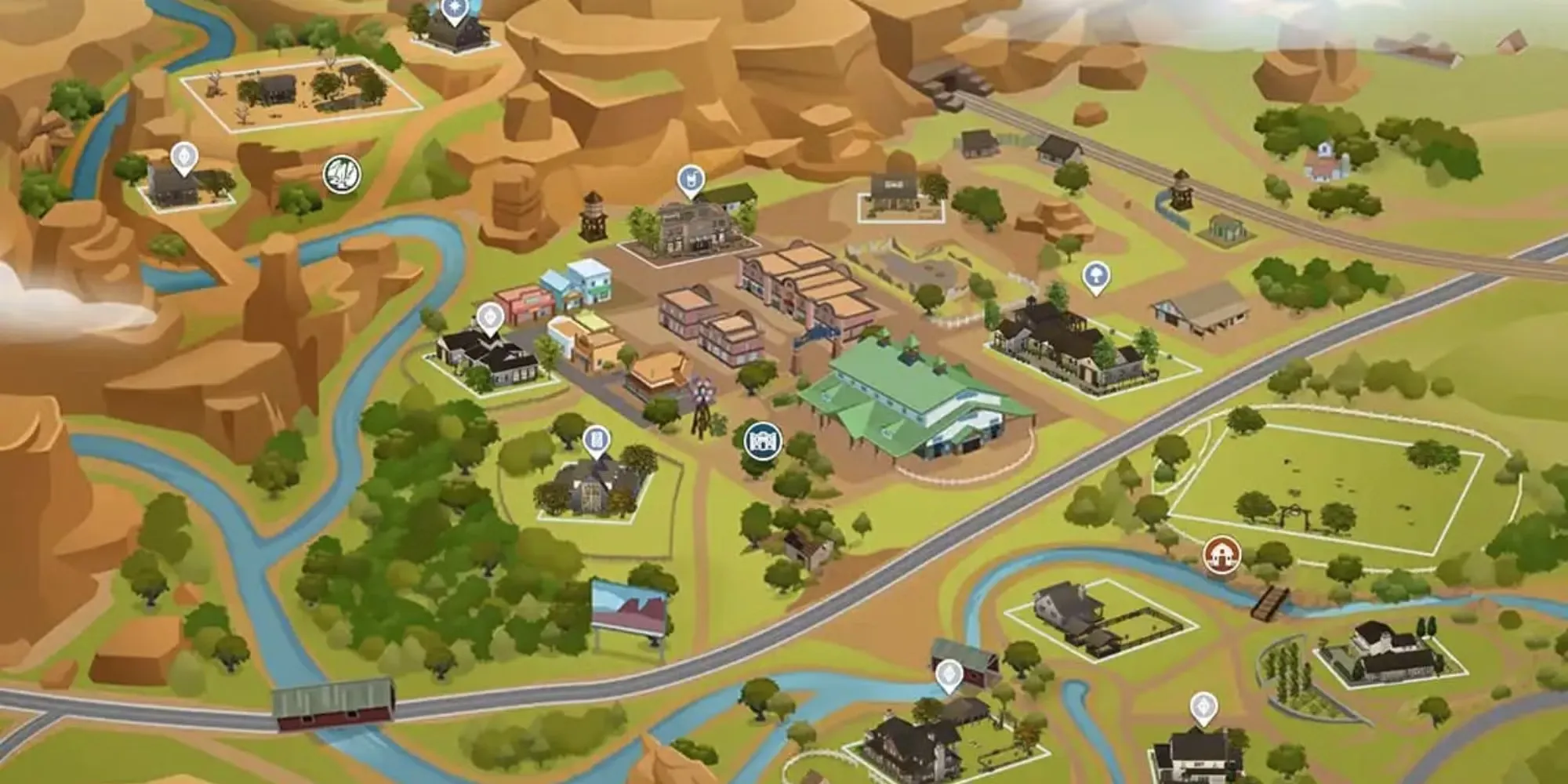Viewport: 1568px width, 784px height.
Task: Select the pin above the black-roofed house by shops
Action: [x=490, y=318]
